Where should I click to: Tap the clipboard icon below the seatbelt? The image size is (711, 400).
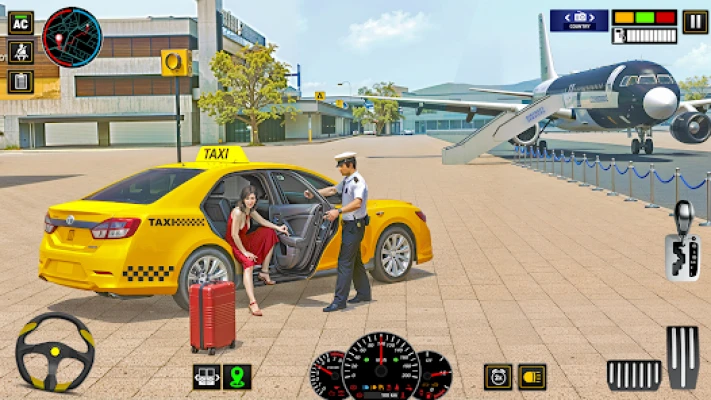pos(20,81)
